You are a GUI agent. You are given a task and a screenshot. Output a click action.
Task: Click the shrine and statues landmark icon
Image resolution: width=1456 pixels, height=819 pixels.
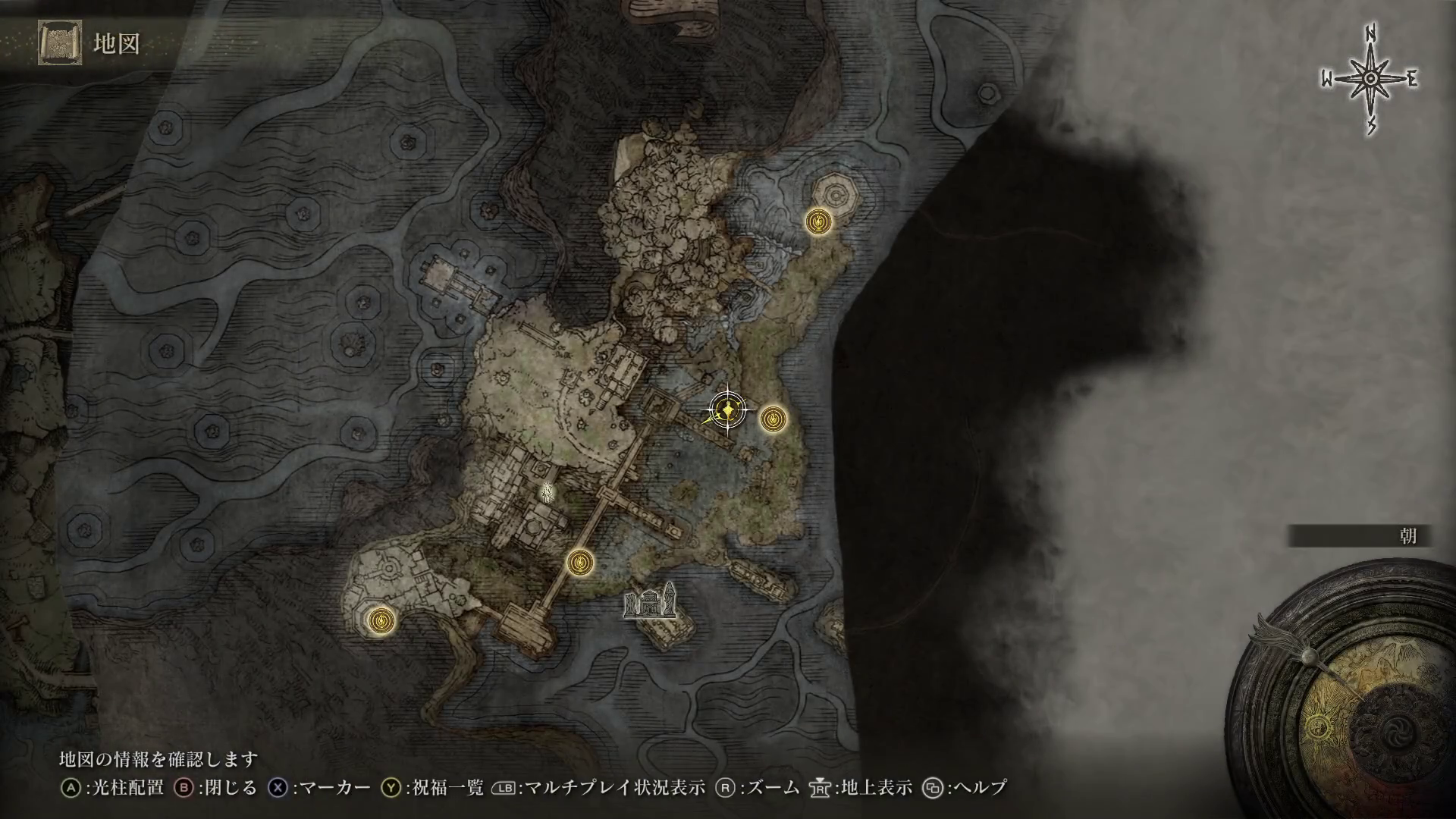(x=650, y=602)
